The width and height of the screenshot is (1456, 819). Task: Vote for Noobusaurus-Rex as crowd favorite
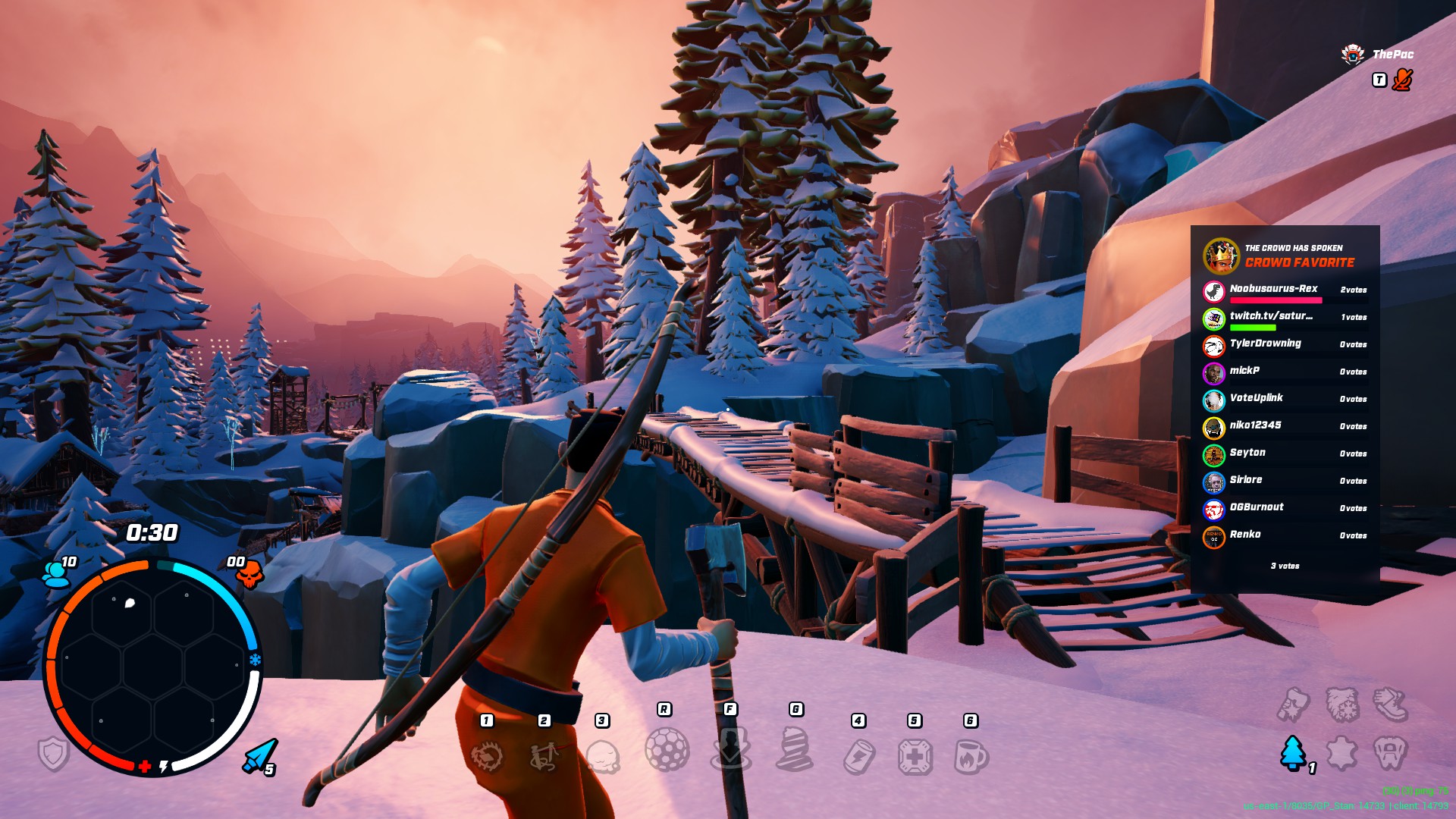tap(1274, 289)
